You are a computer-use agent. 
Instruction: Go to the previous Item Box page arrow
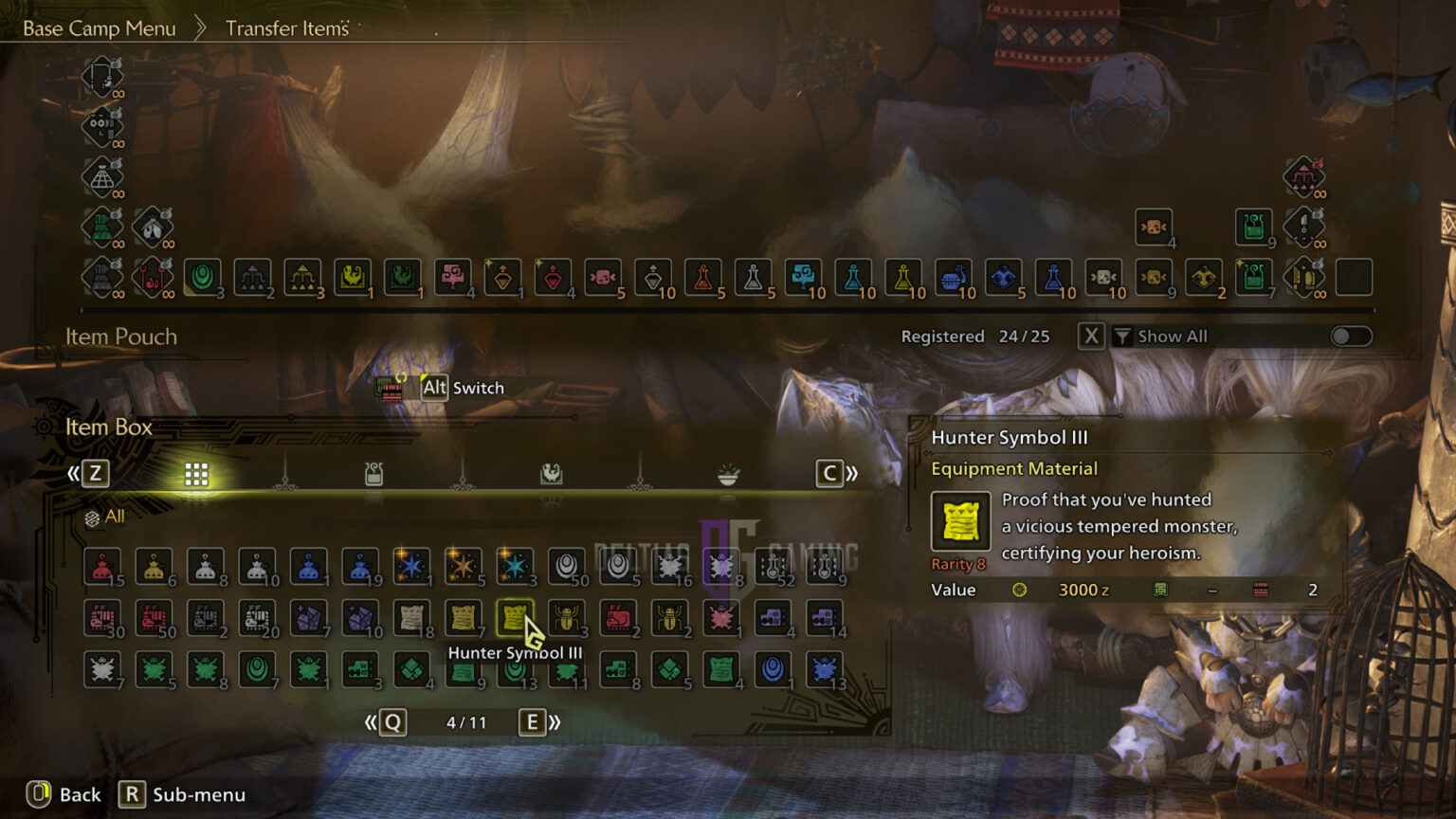[385, 722]
